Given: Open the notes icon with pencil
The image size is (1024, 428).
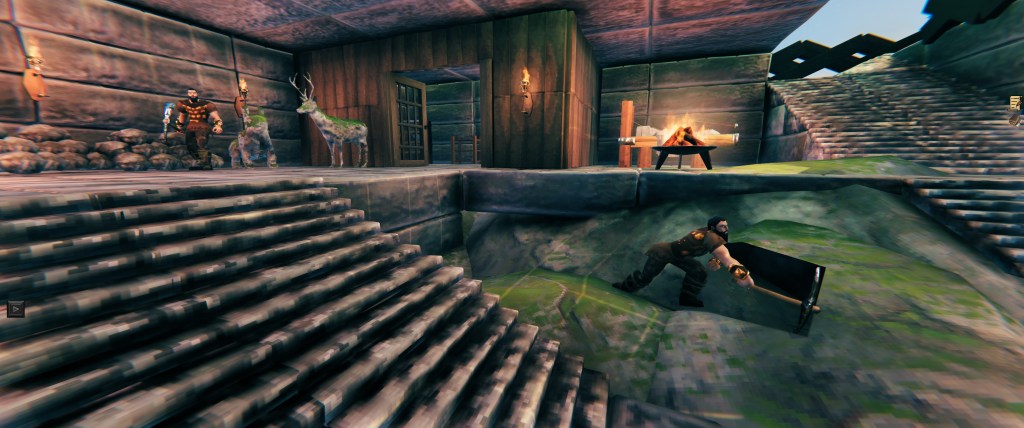Looking at the screenshot, I should click(1016, 104).
